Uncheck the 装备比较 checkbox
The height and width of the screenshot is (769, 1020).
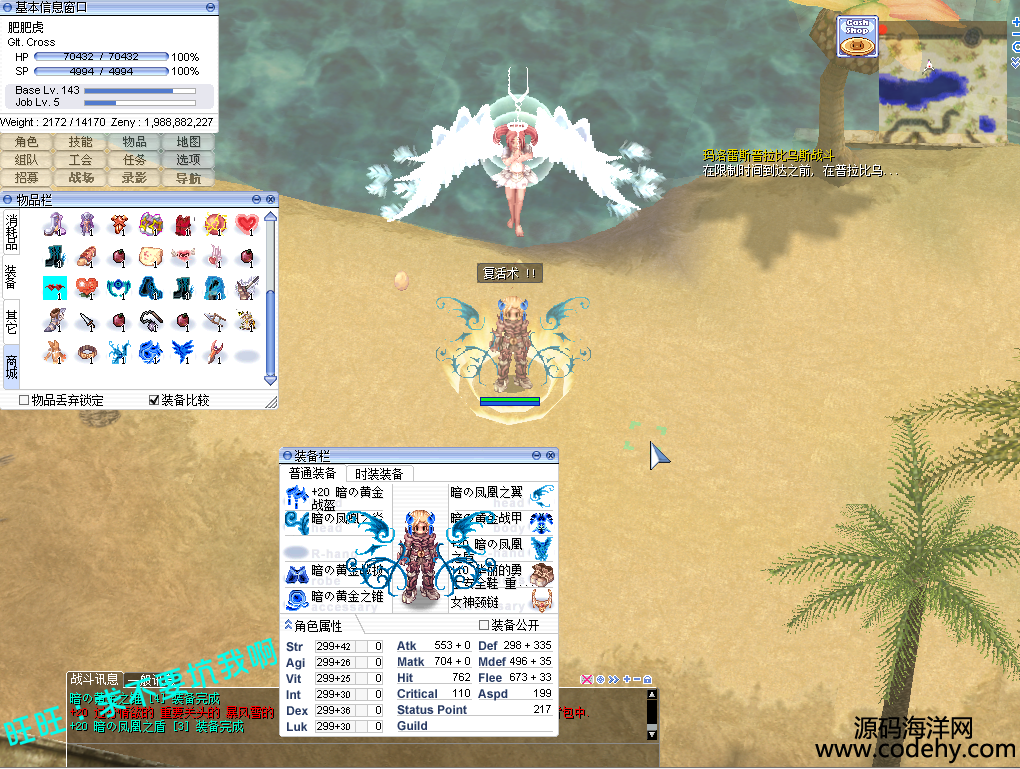coord(153,400)
